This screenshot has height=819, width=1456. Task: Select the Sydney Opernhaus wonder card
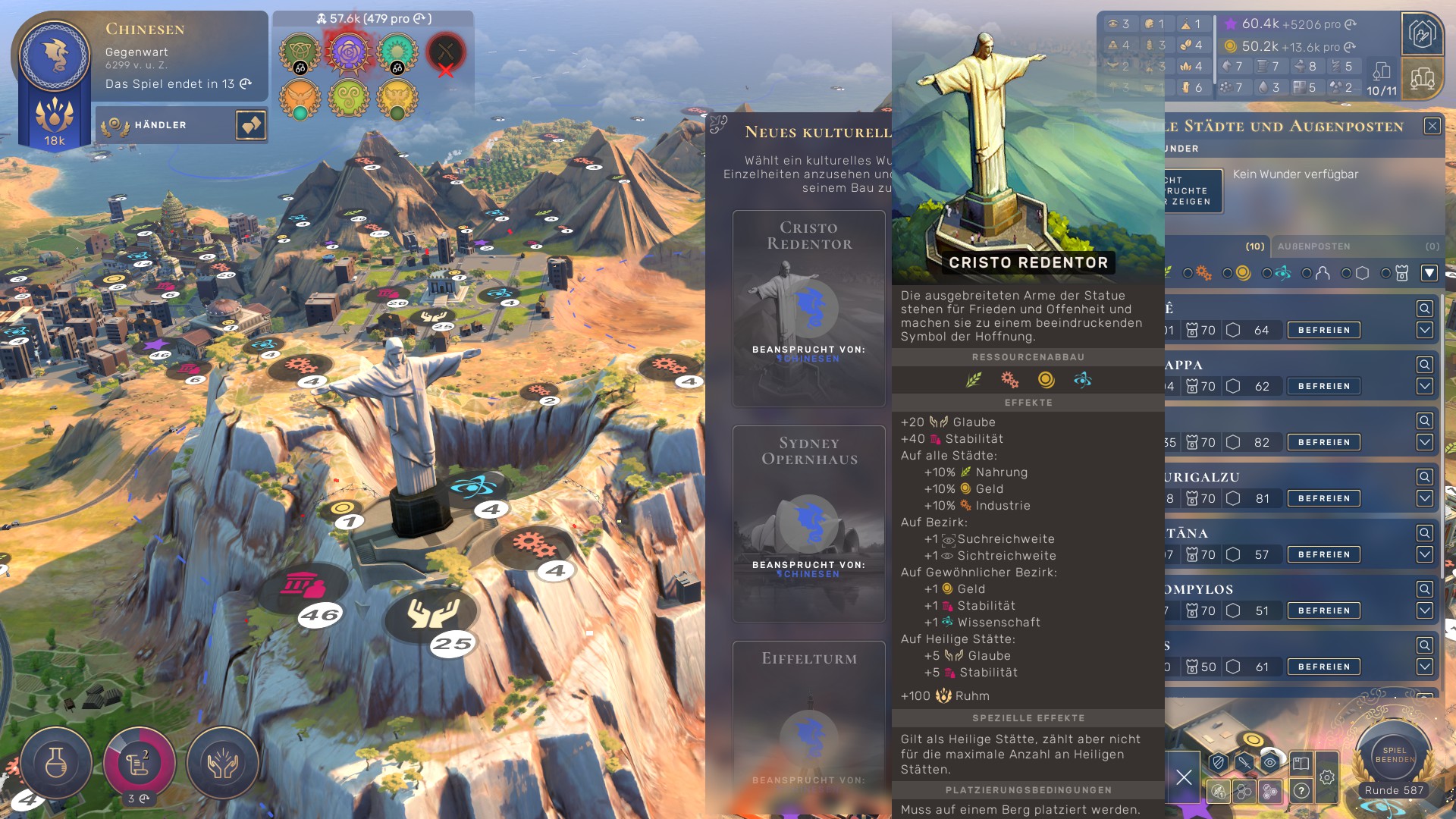click(x=808, y=523)
